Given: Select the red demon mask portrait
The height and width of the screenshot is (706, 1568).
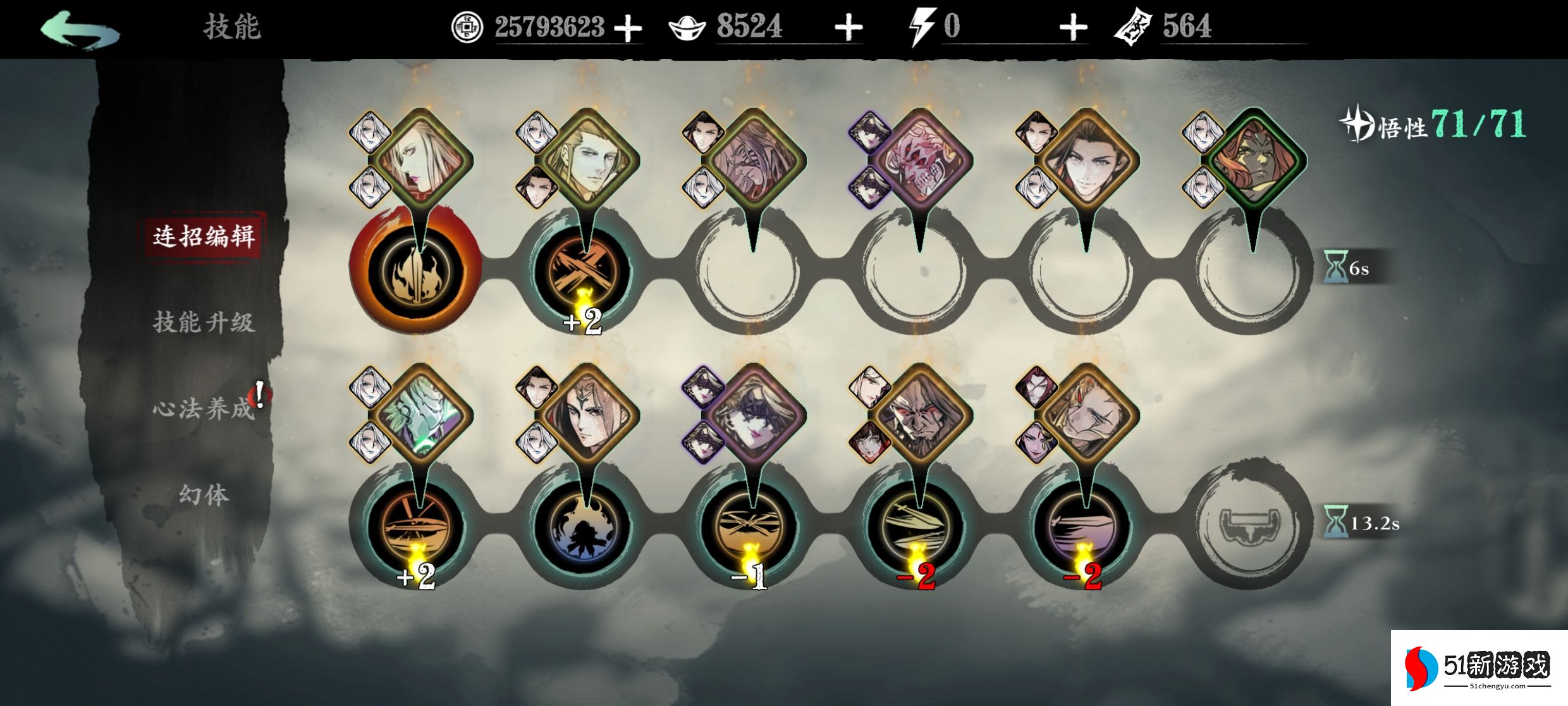Looking at the screenshot, I should [919, 161].
